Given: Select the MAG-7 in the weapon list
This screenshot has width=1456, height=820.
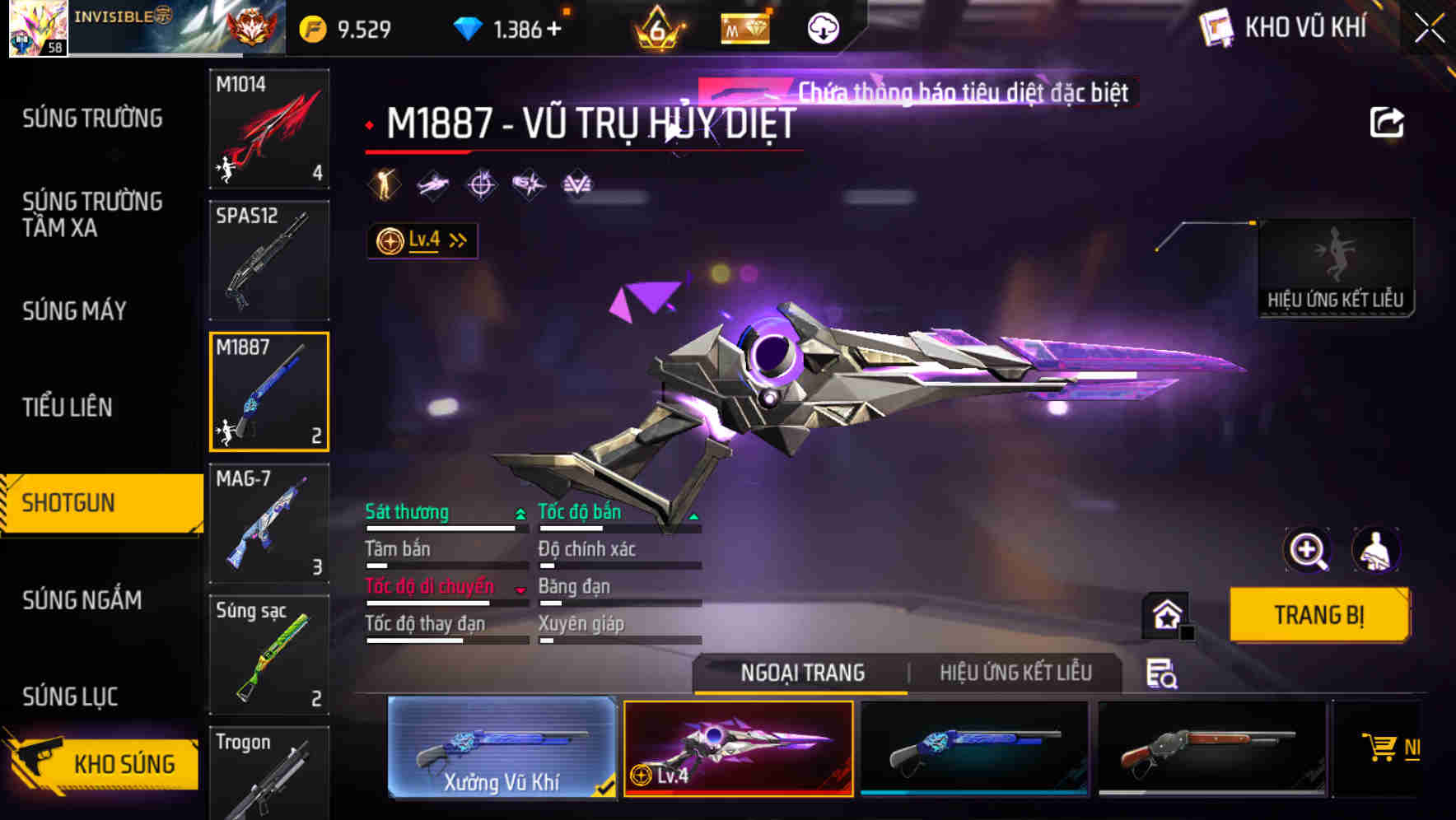Looking at the screenshot, I should point(268,522).
